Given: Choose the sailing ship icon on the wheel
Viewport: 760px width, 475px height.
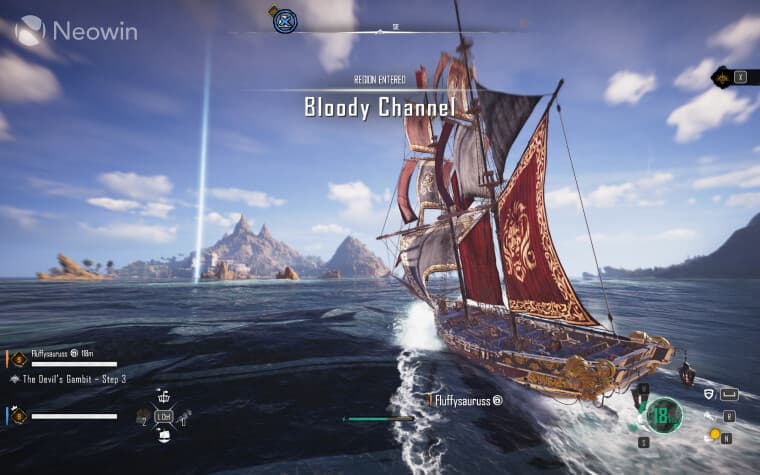Looking at the screenshot, I should [x=164, y=435].
